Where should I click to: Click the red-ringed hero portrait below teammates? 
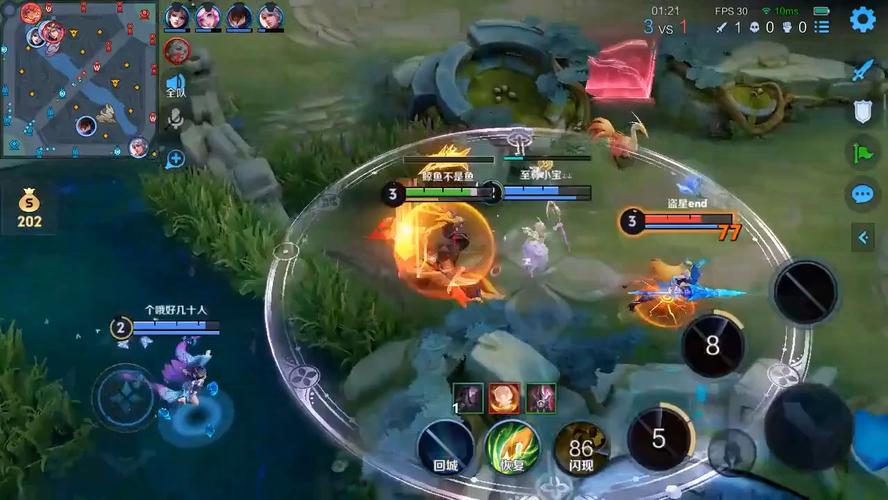tap(177, 50)
